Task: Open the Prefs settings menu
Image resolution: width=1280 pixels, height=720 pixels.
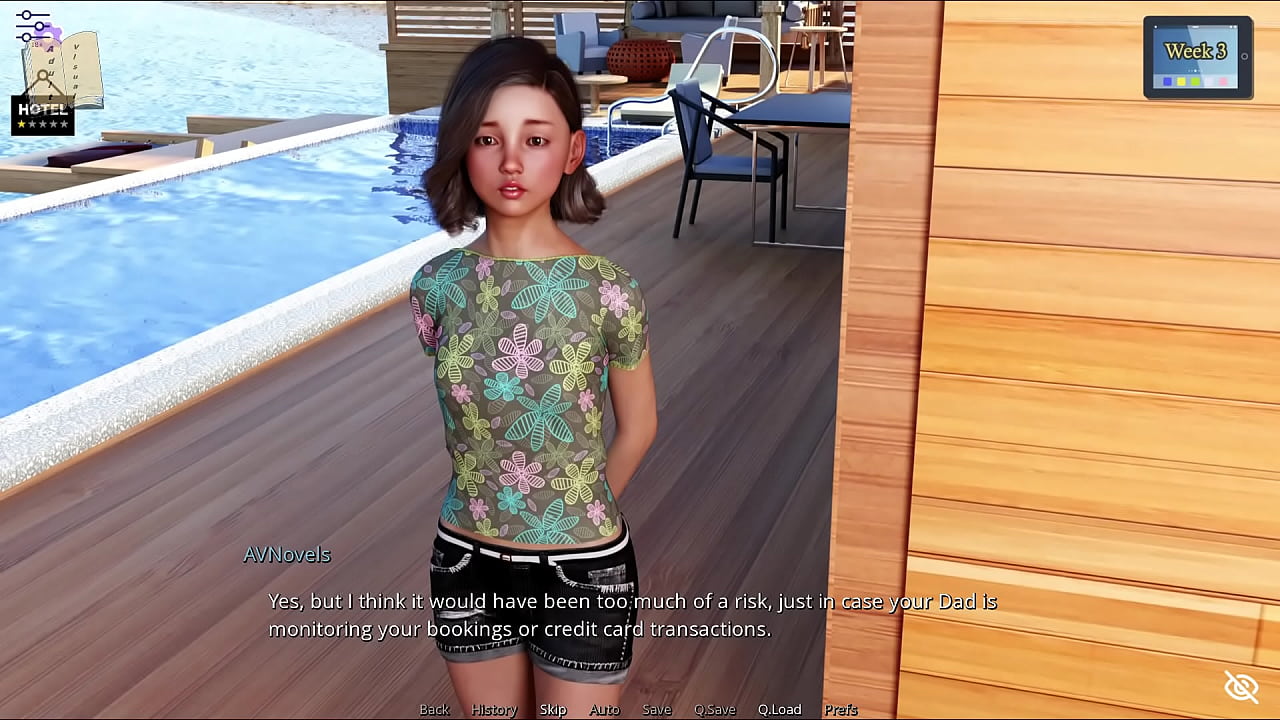Action: (x=841, y=709)
